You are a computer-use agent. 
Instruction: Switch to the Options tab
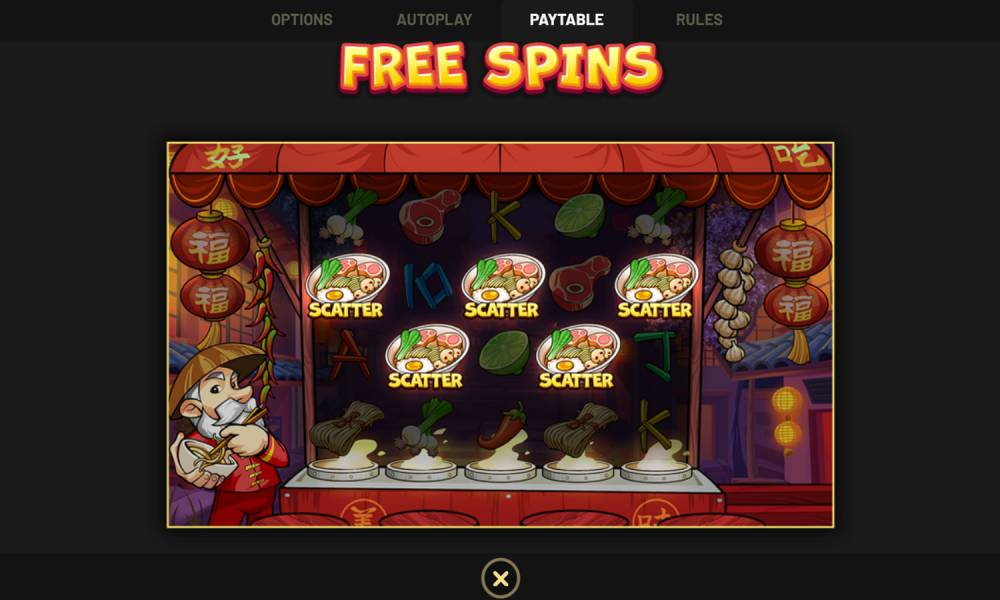(x=302, y=20)
